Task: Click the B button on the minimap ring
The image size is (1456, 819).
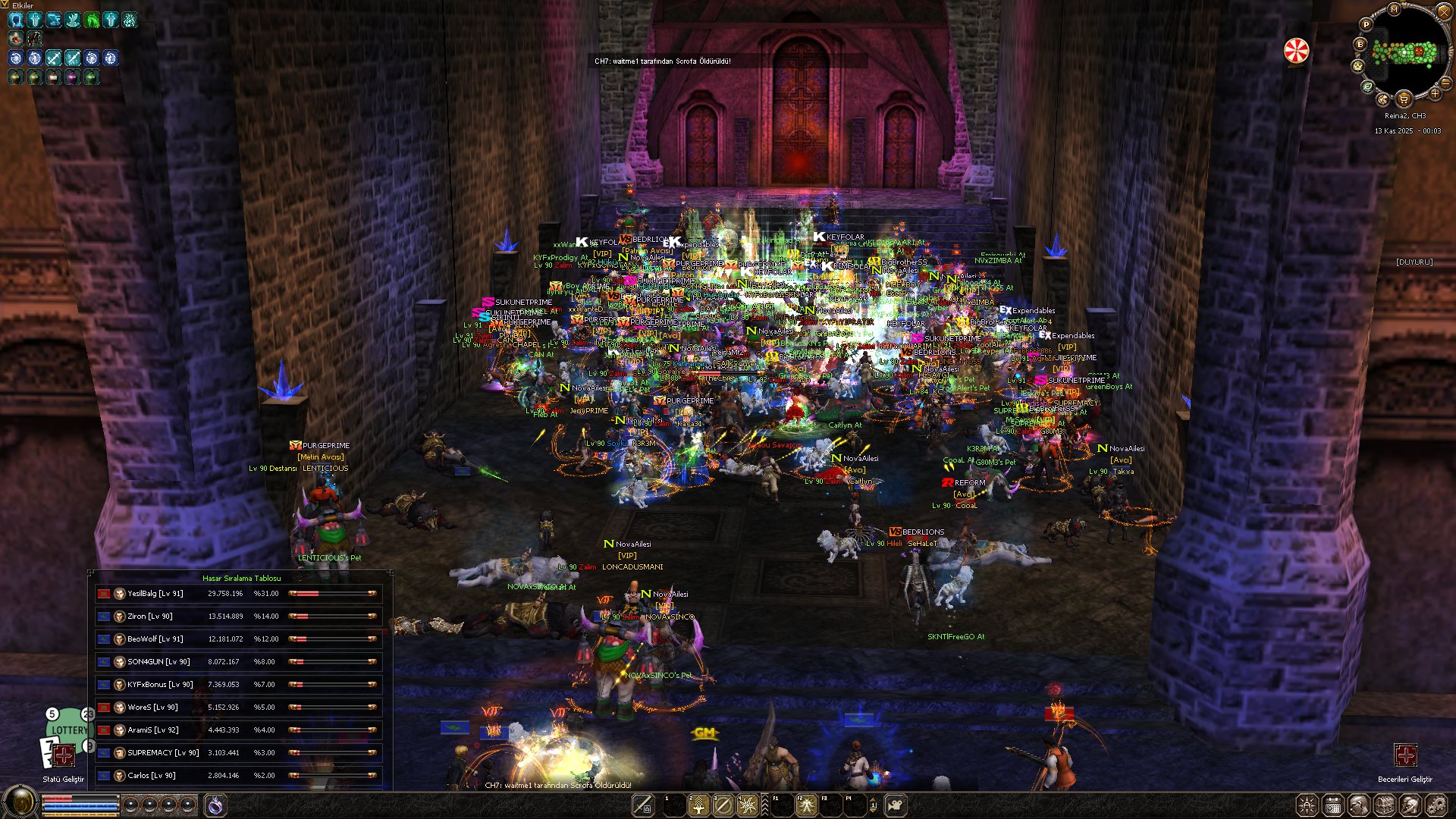Action: coord(1360,45)
